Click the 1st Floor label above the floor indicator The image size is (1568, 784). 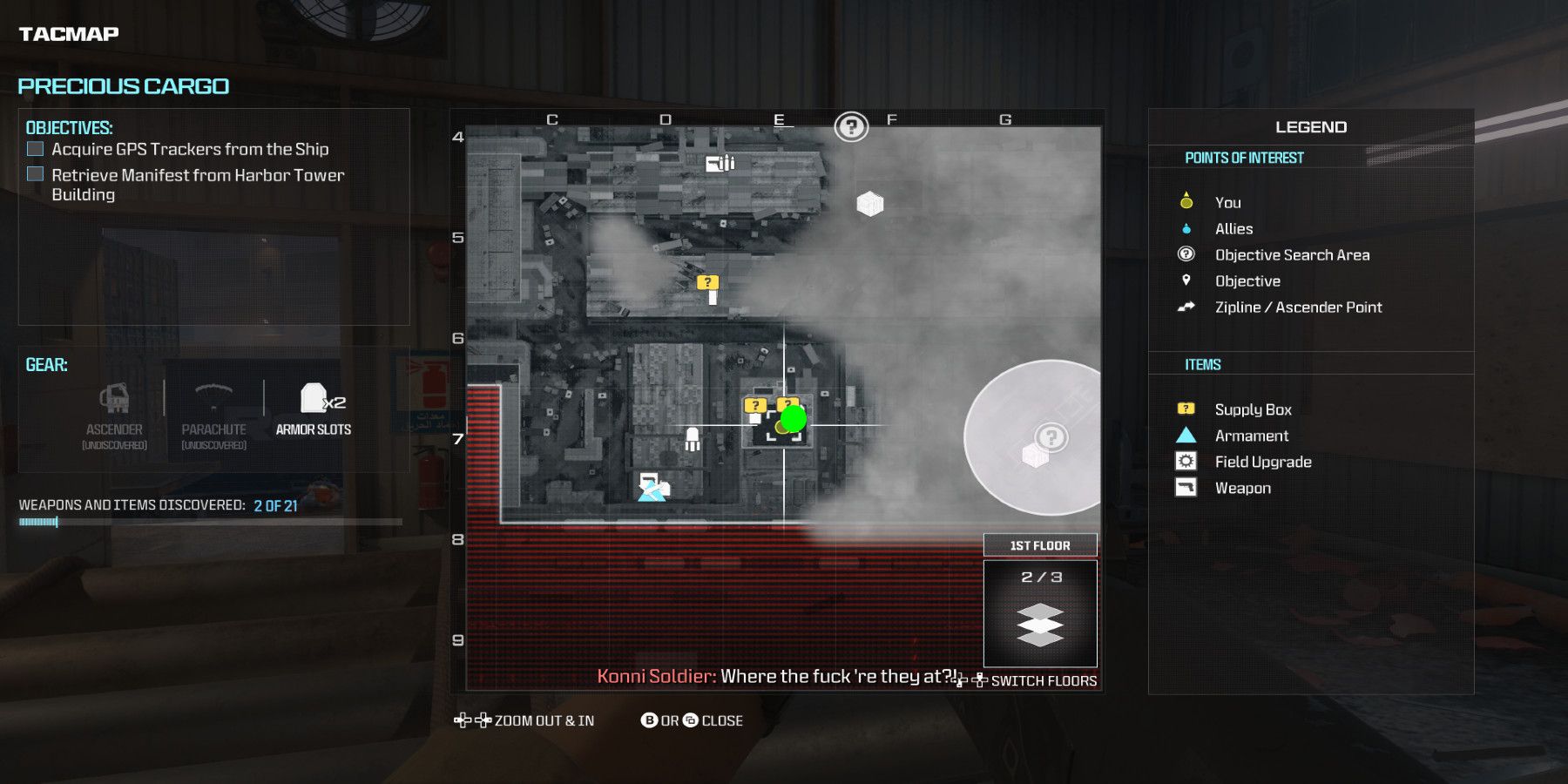pyautogui.click(x=1039, y=544)
